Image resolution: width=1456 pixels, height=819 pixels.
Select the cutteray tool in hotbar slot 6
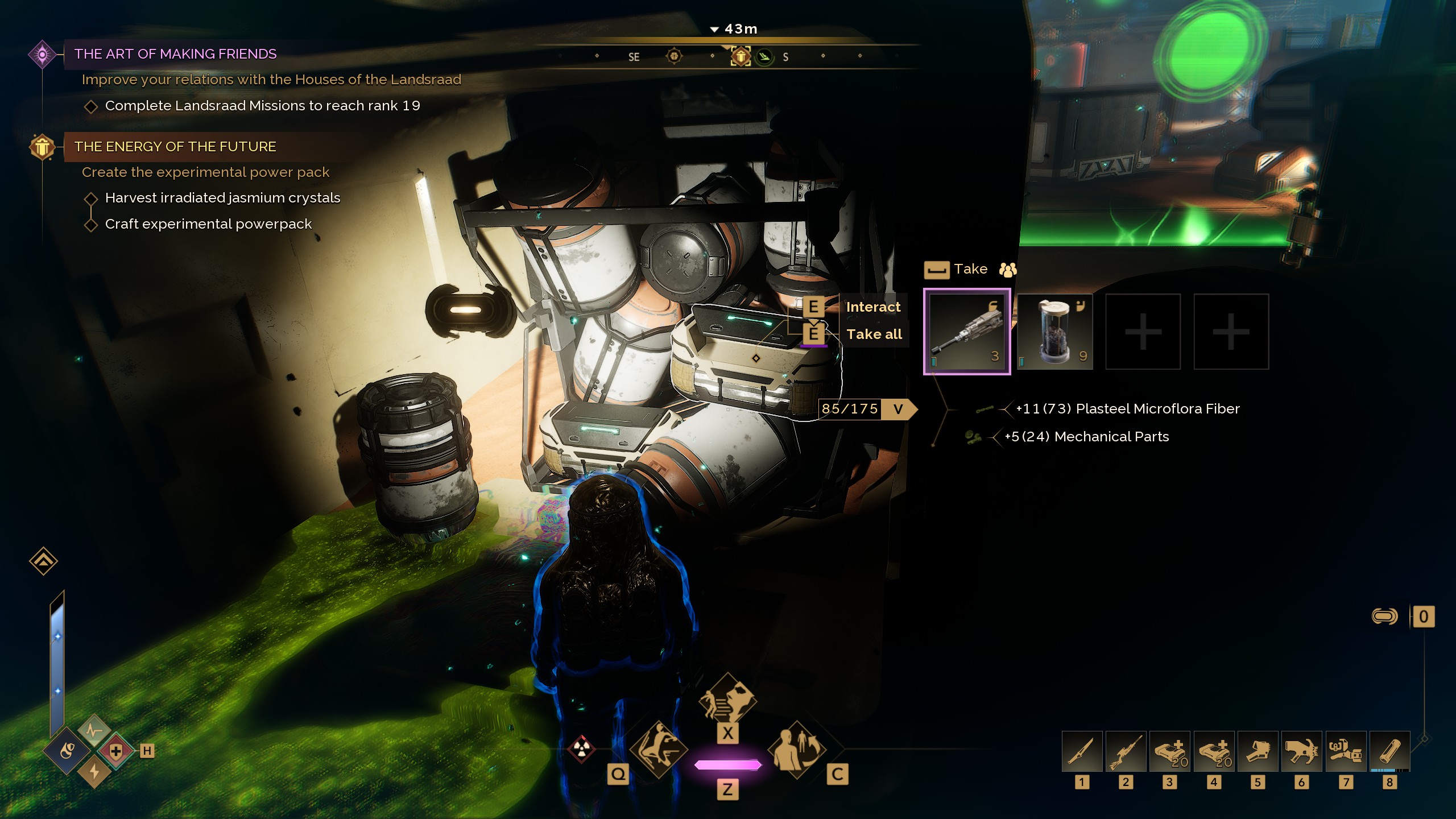tap(1301, 751)
